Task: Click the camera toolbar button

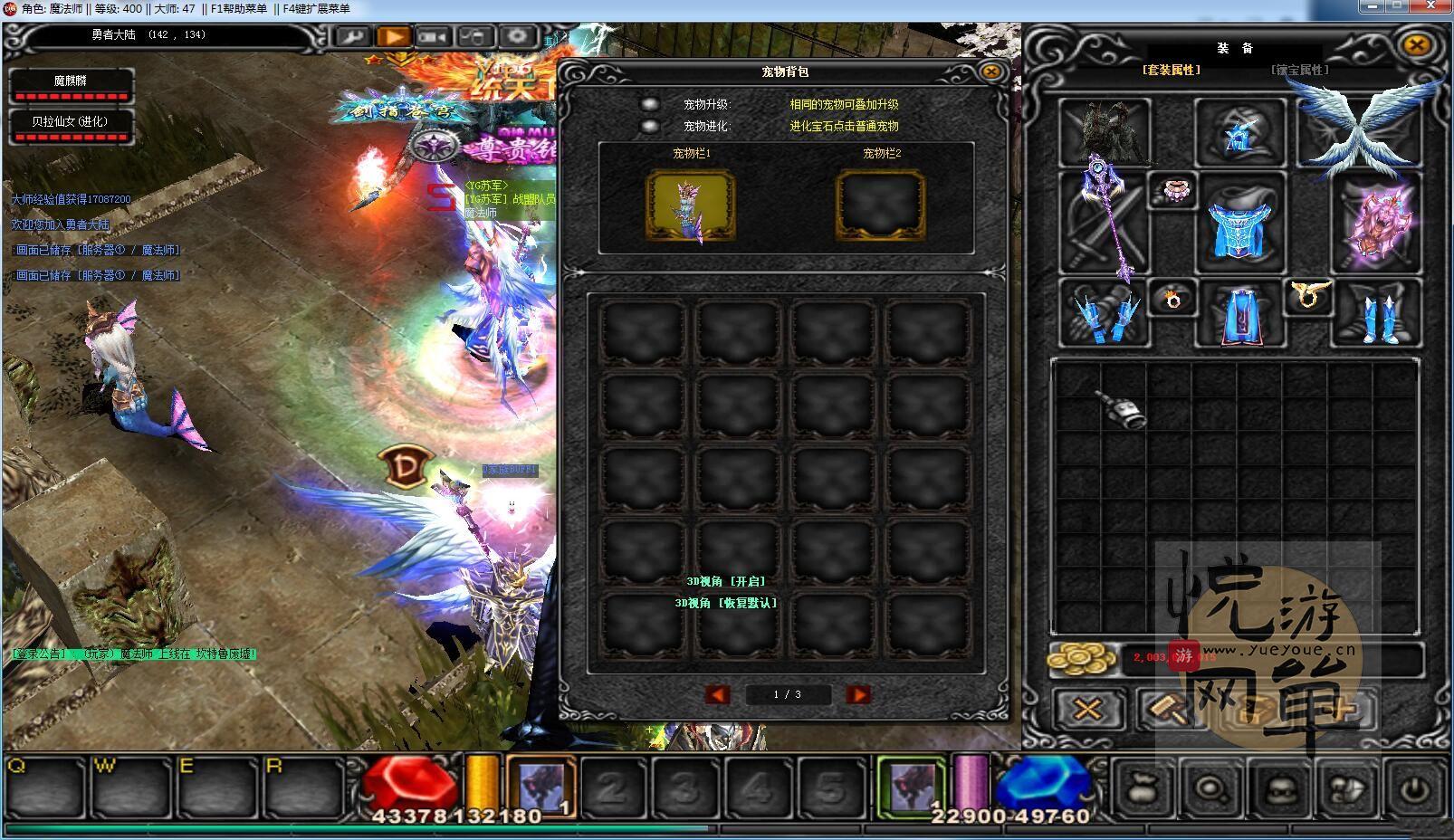Action: pos(434,37)
